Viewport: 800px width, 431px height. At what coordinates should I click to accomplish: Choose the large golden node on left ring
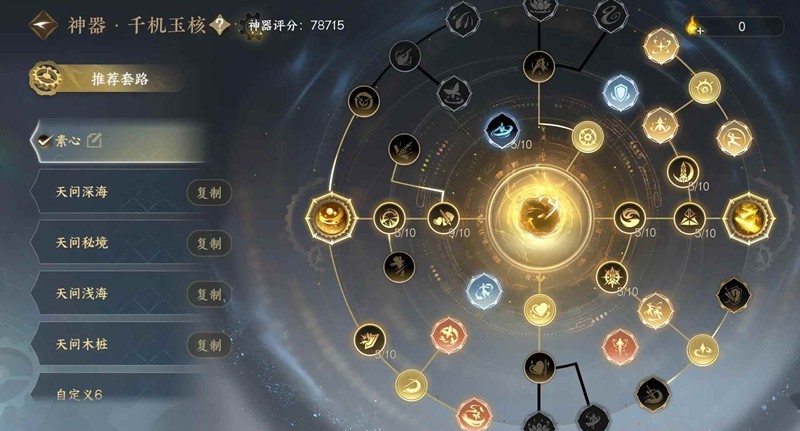329,216
